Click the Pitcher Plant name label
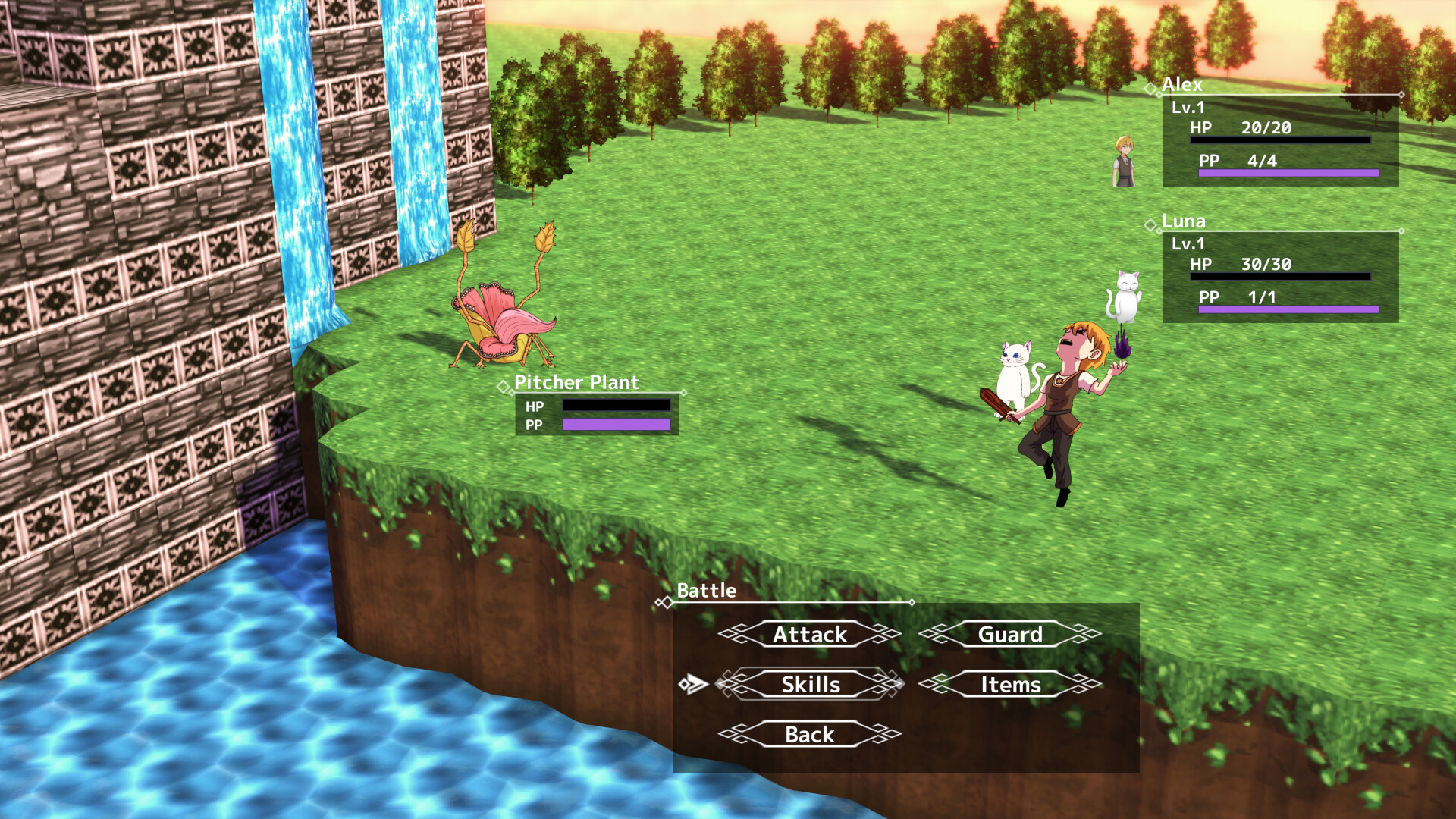Image resolution: width=1456 pixels, height=819 pixels. (x=576, y=383)
